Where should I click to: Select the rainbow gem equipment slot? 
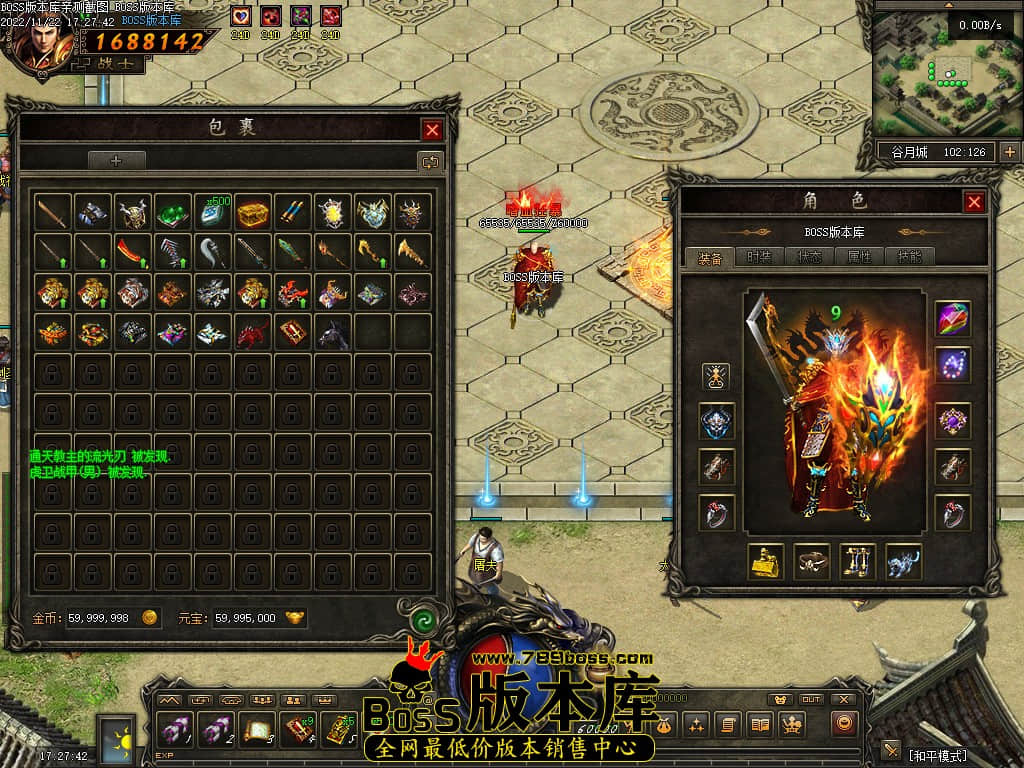point(952,319)
